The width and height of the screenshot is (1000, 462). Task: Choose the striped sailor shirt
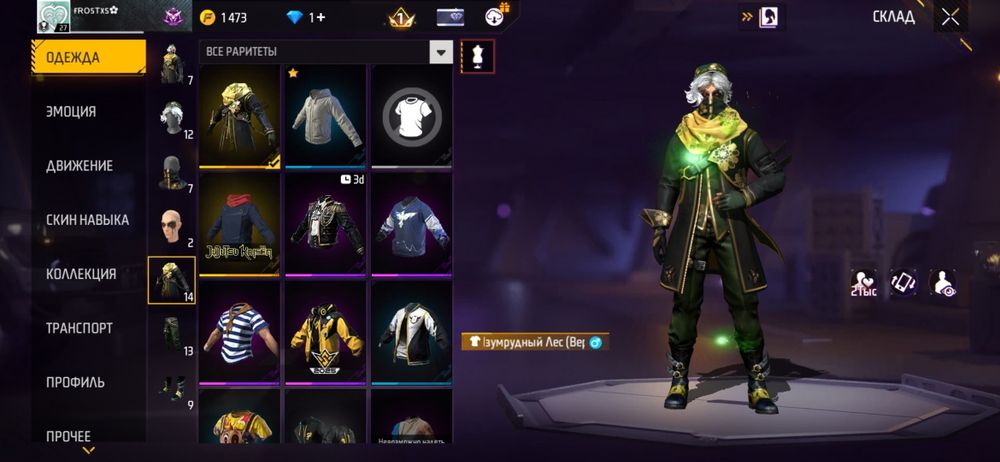240,332
